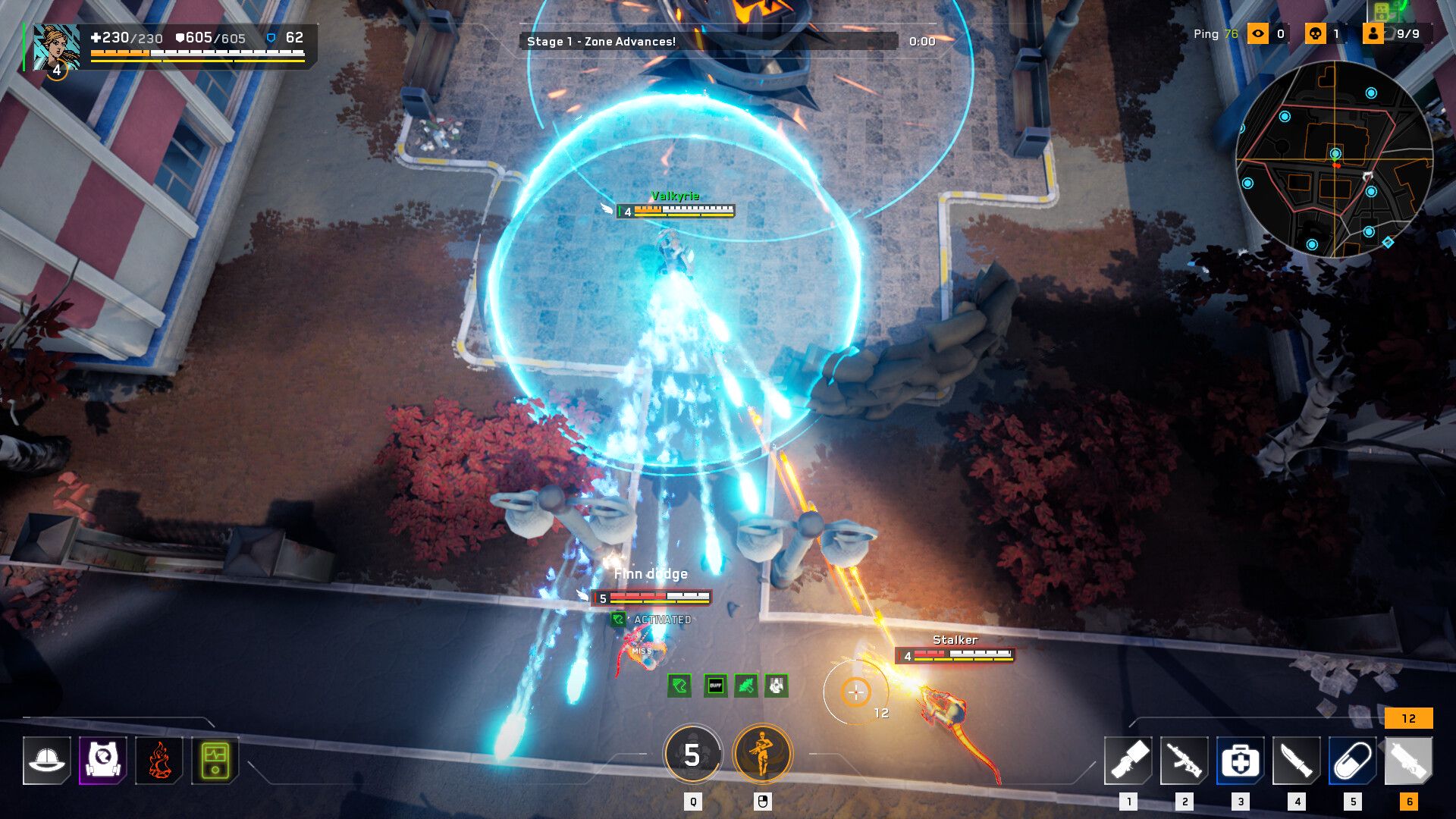Click the green BUFF status icon
1456x819 pixels.
pos(715,686)
